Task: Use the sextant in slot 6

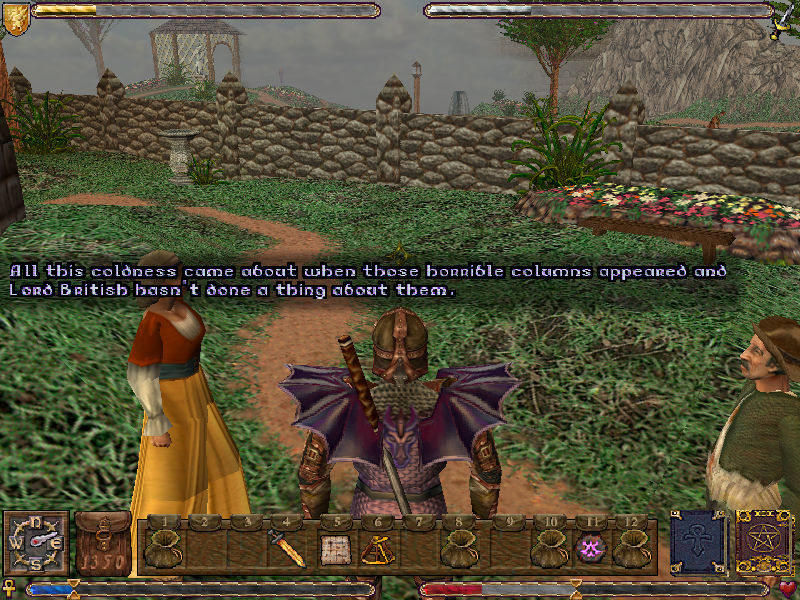Action: point(378,548)
